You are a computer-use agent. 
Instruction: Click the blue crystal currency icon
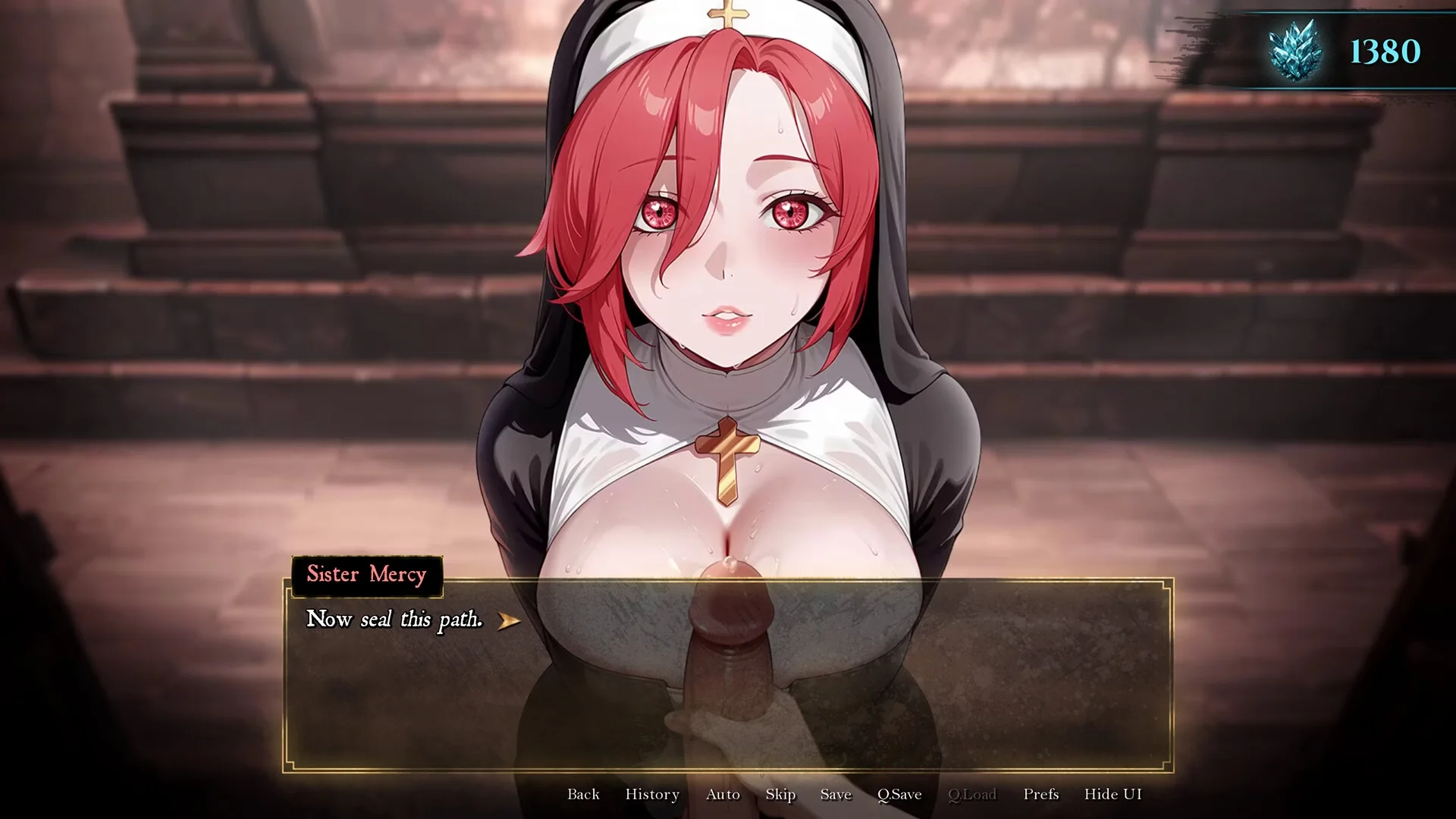point(1295,50)
